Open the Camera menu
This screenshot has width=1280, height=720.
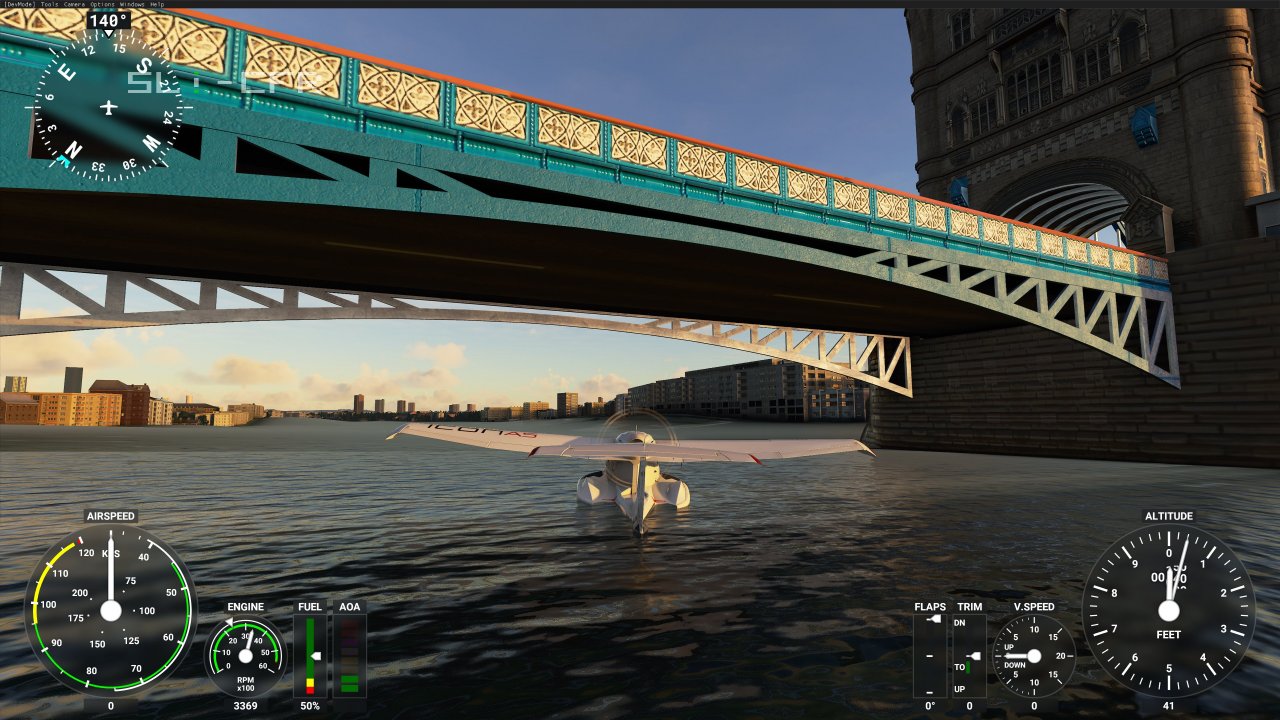(74, 4)
